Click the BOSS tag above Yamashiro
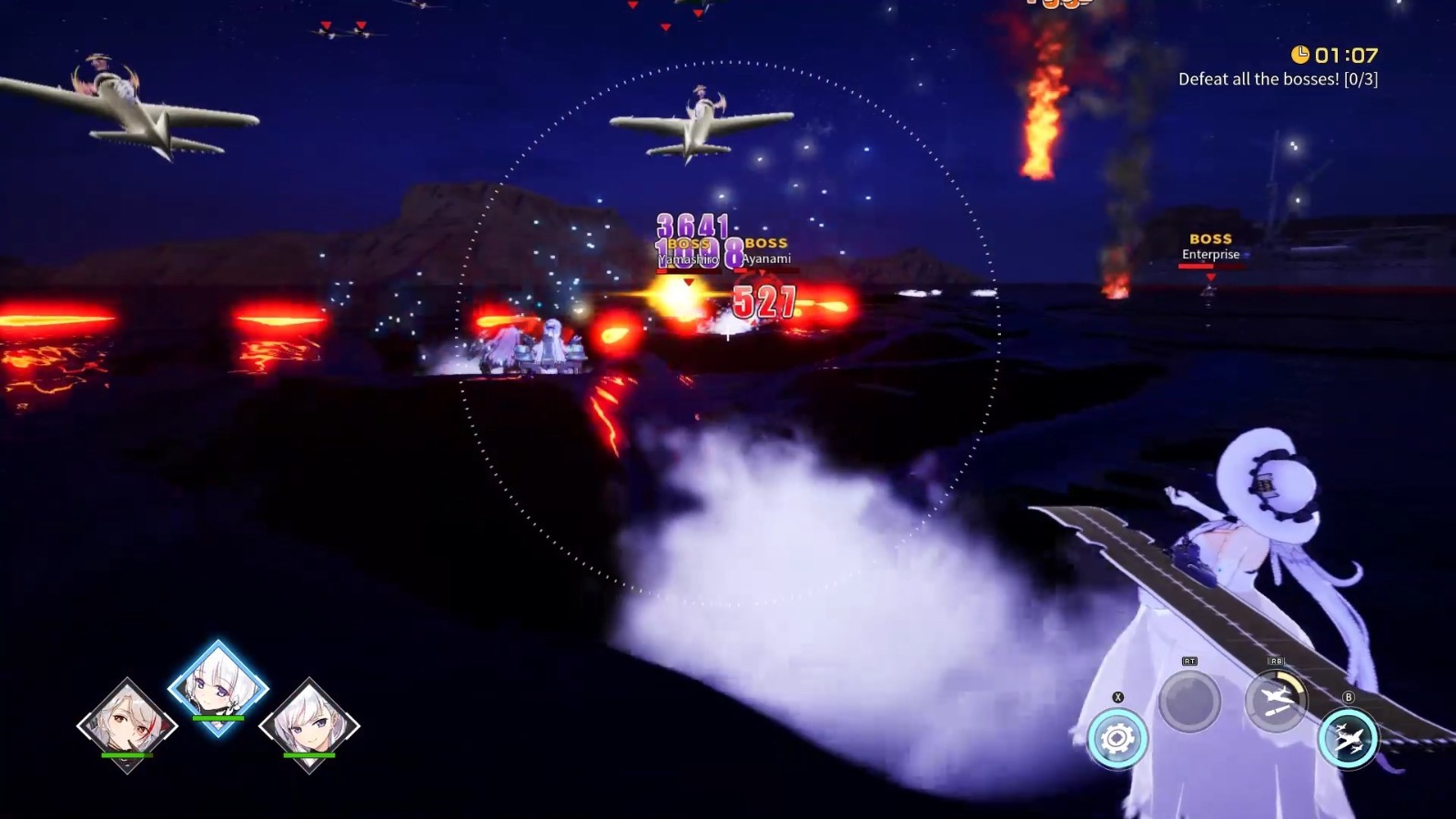 tap(689, 244)
